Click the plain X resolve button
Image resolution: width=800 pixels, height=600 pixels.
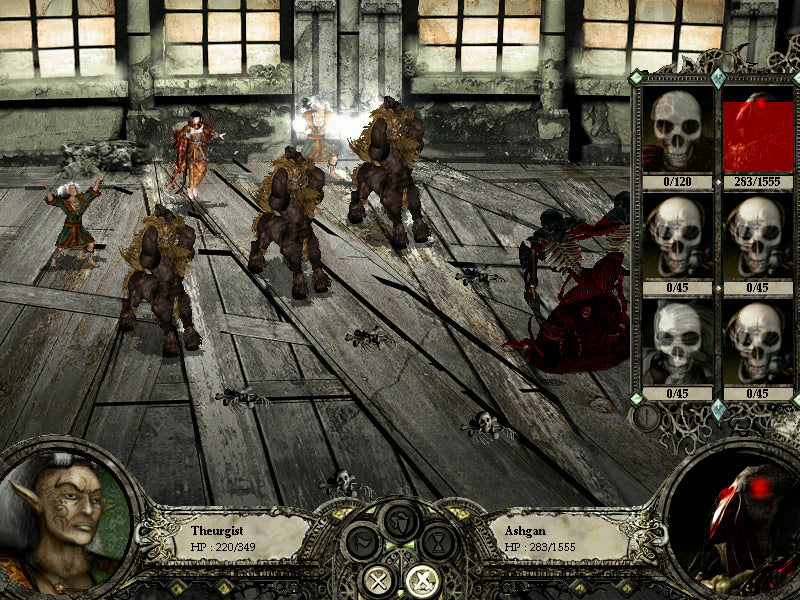click(x=380, y=579)
